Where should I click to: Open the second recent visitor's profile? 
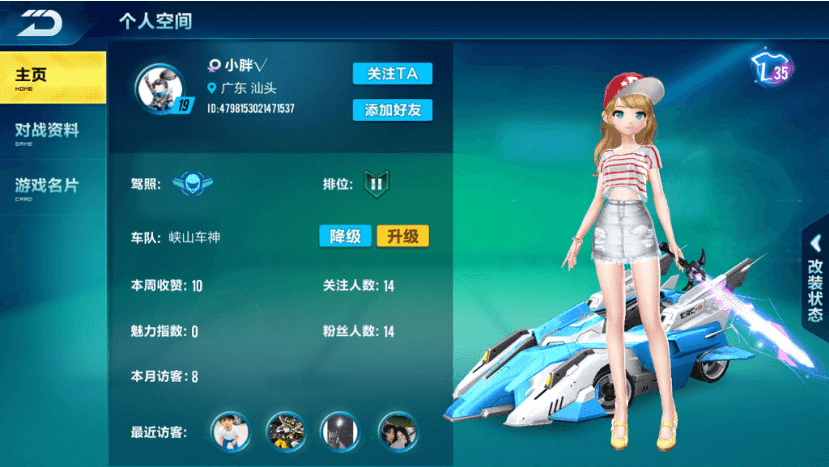click(x=286, y=431)
